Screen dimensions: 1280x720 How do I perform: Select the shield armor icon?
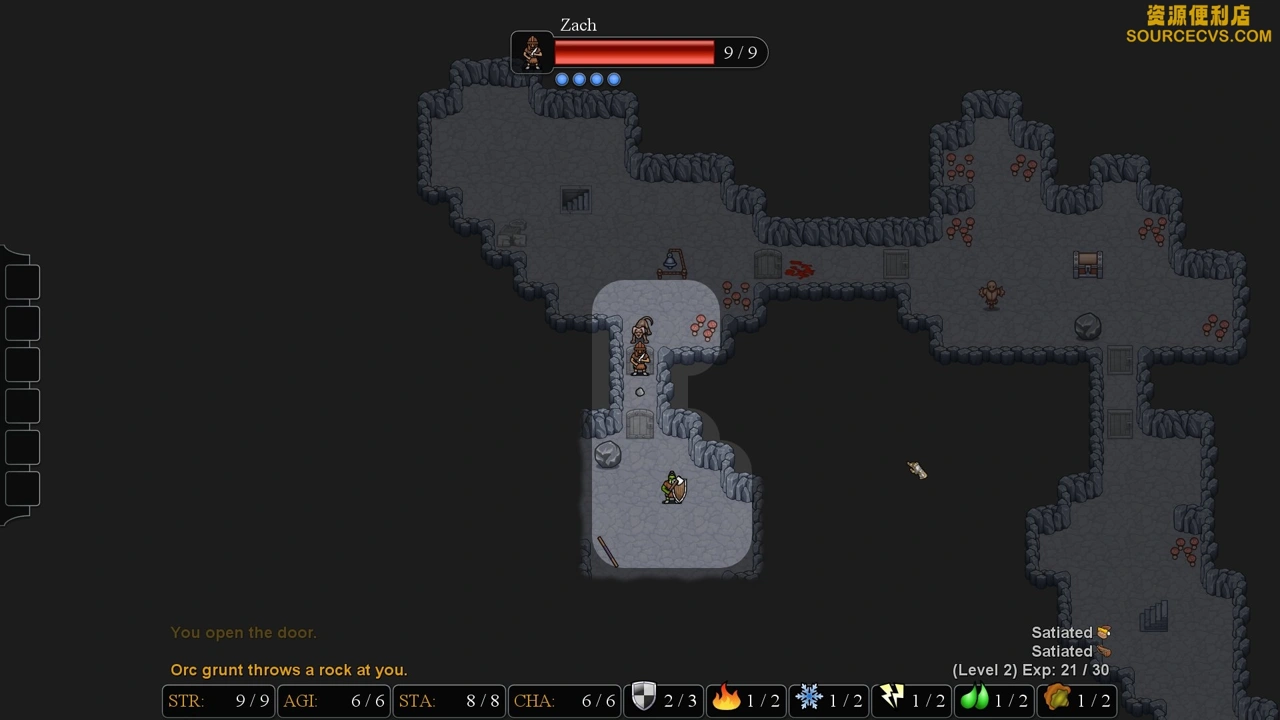(x=643, y=699)
